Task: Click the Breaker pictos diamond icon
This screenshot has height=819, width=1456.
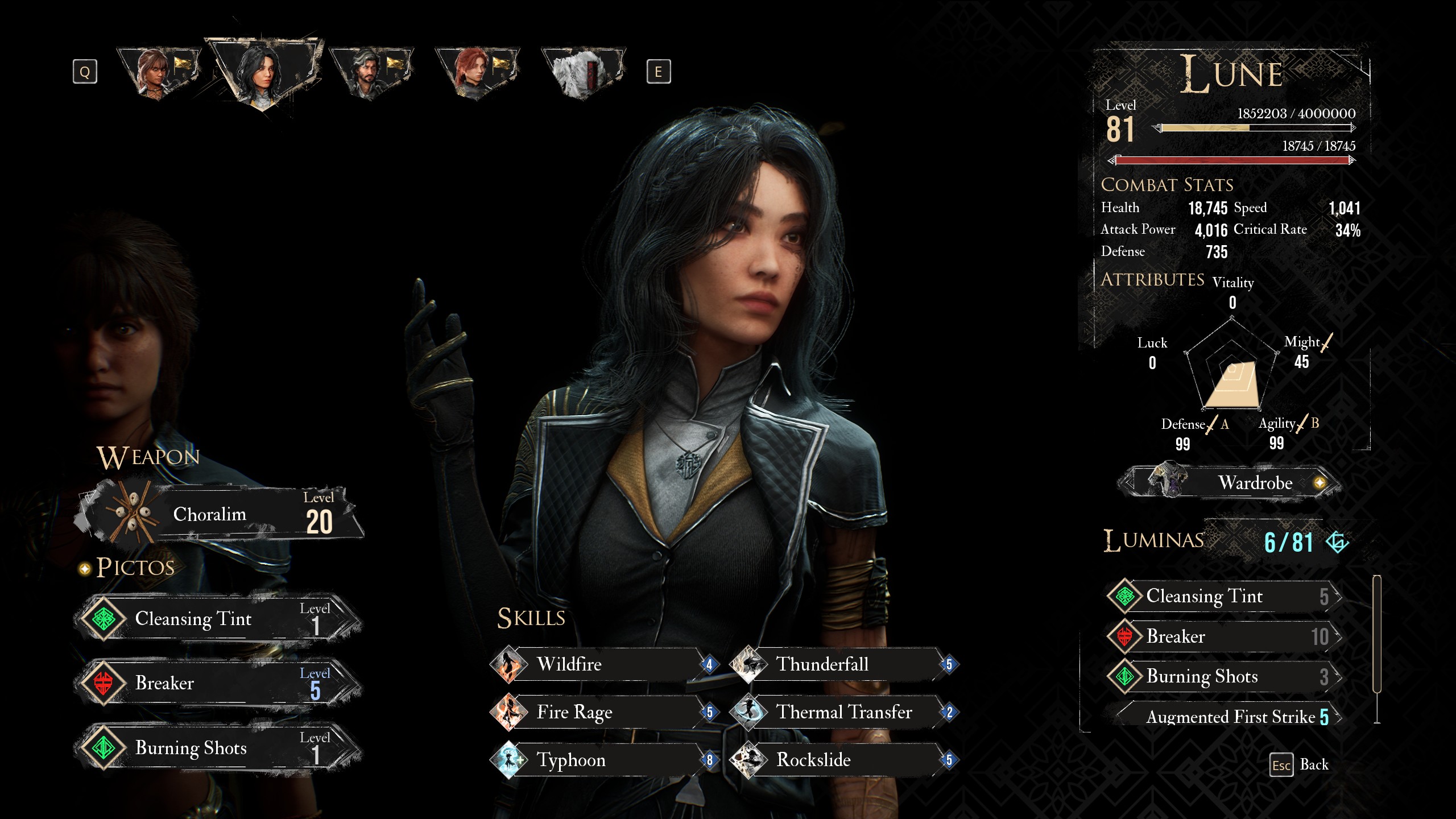Action: [x=105, y=682]
